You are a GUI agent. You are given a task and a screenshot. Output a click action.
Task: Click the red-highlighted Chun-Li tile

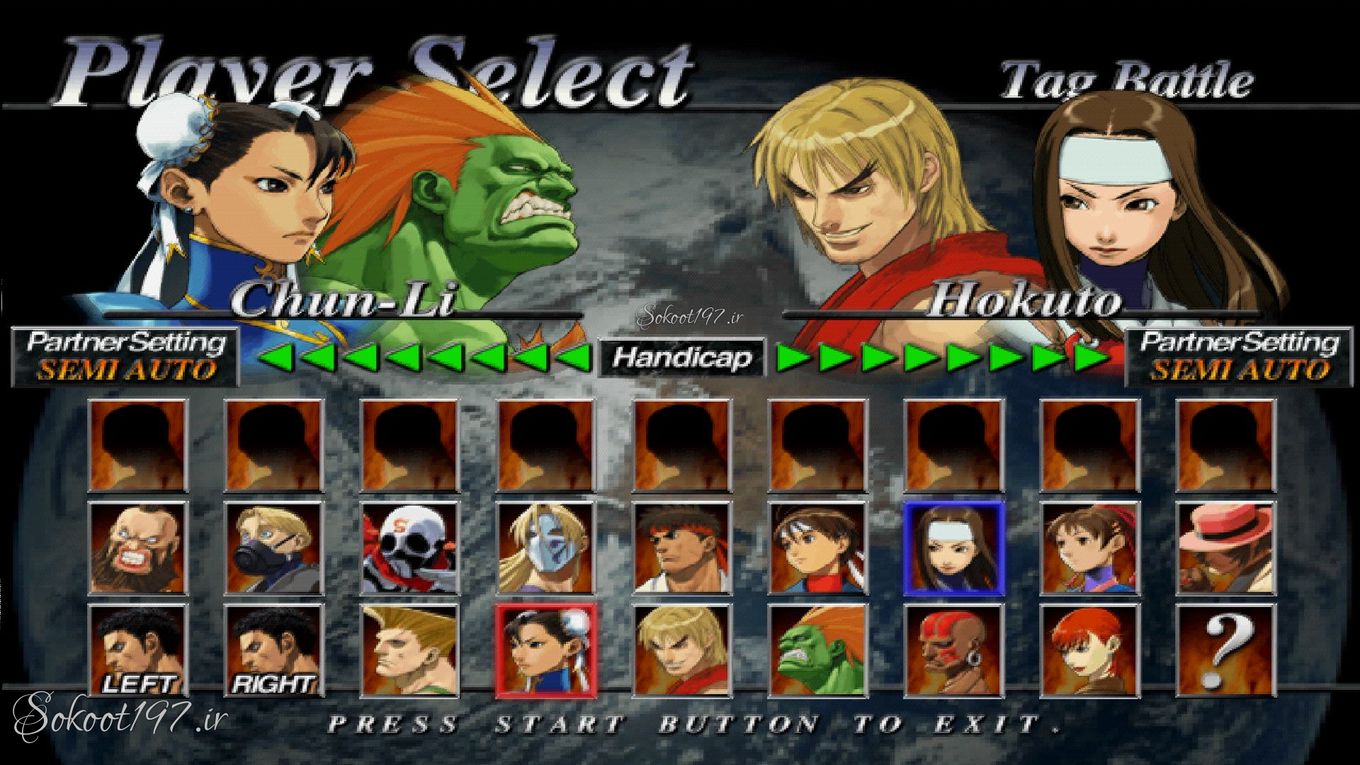click(x=545, y=651)
